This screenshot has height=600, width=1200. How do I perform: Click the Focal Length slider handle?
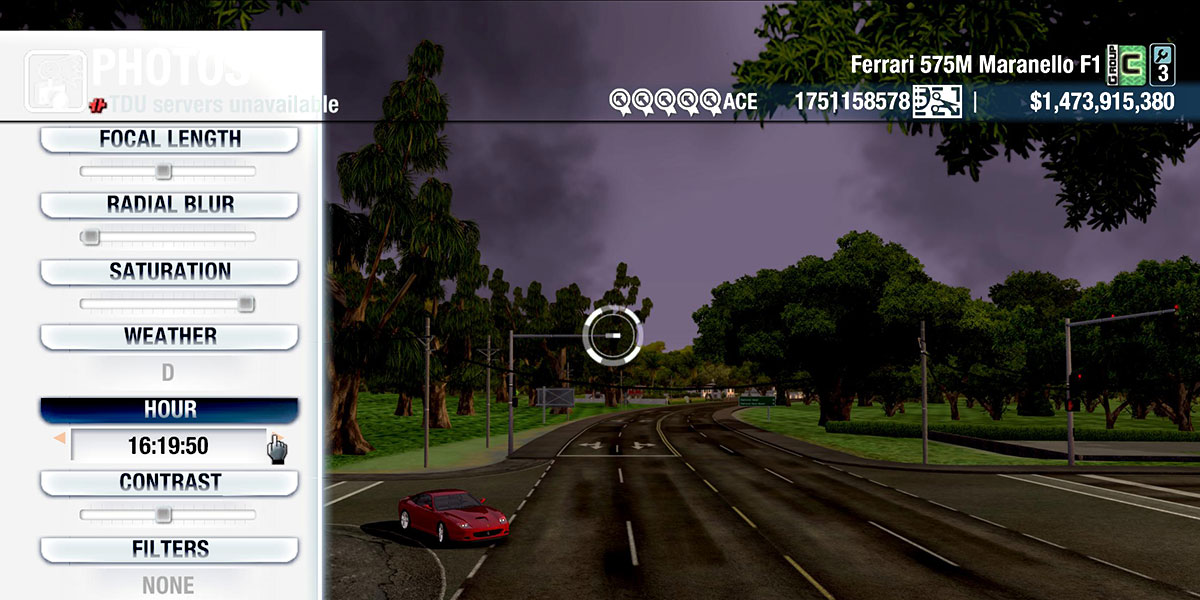tap(164, 172)
